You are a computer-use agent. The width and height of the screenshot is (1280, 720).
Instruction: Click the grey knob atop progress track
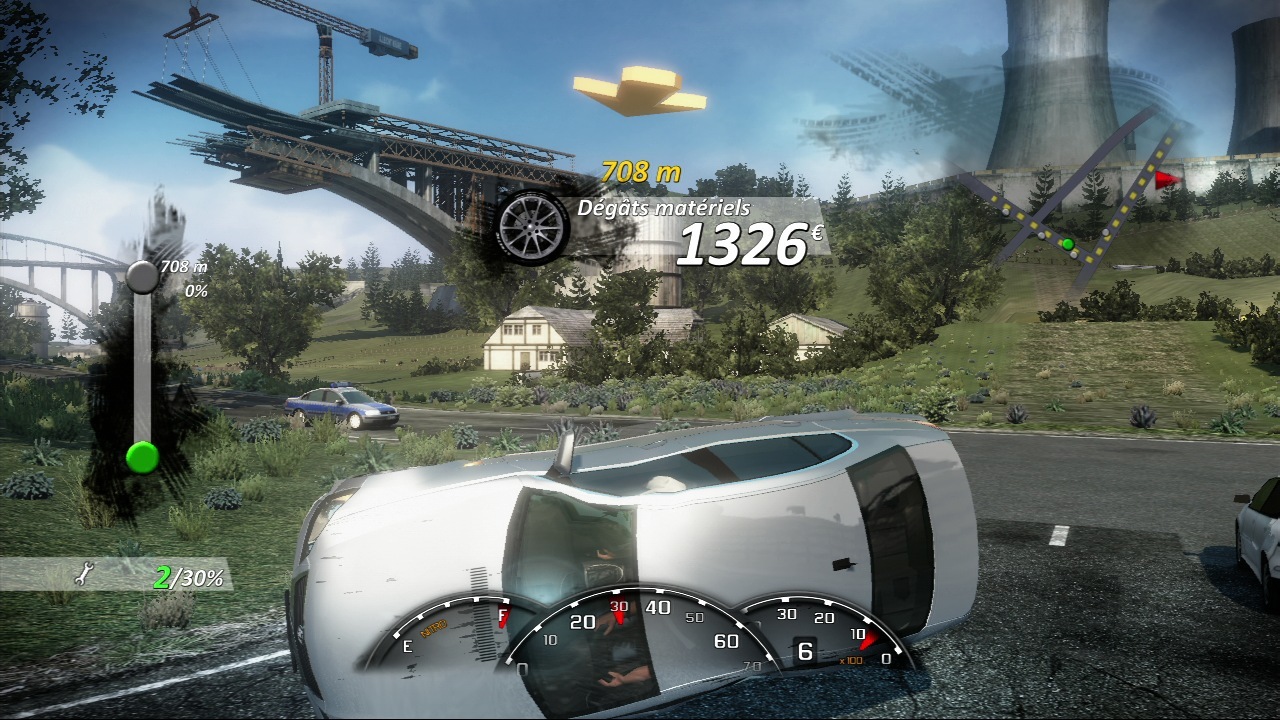click(142, 276)
